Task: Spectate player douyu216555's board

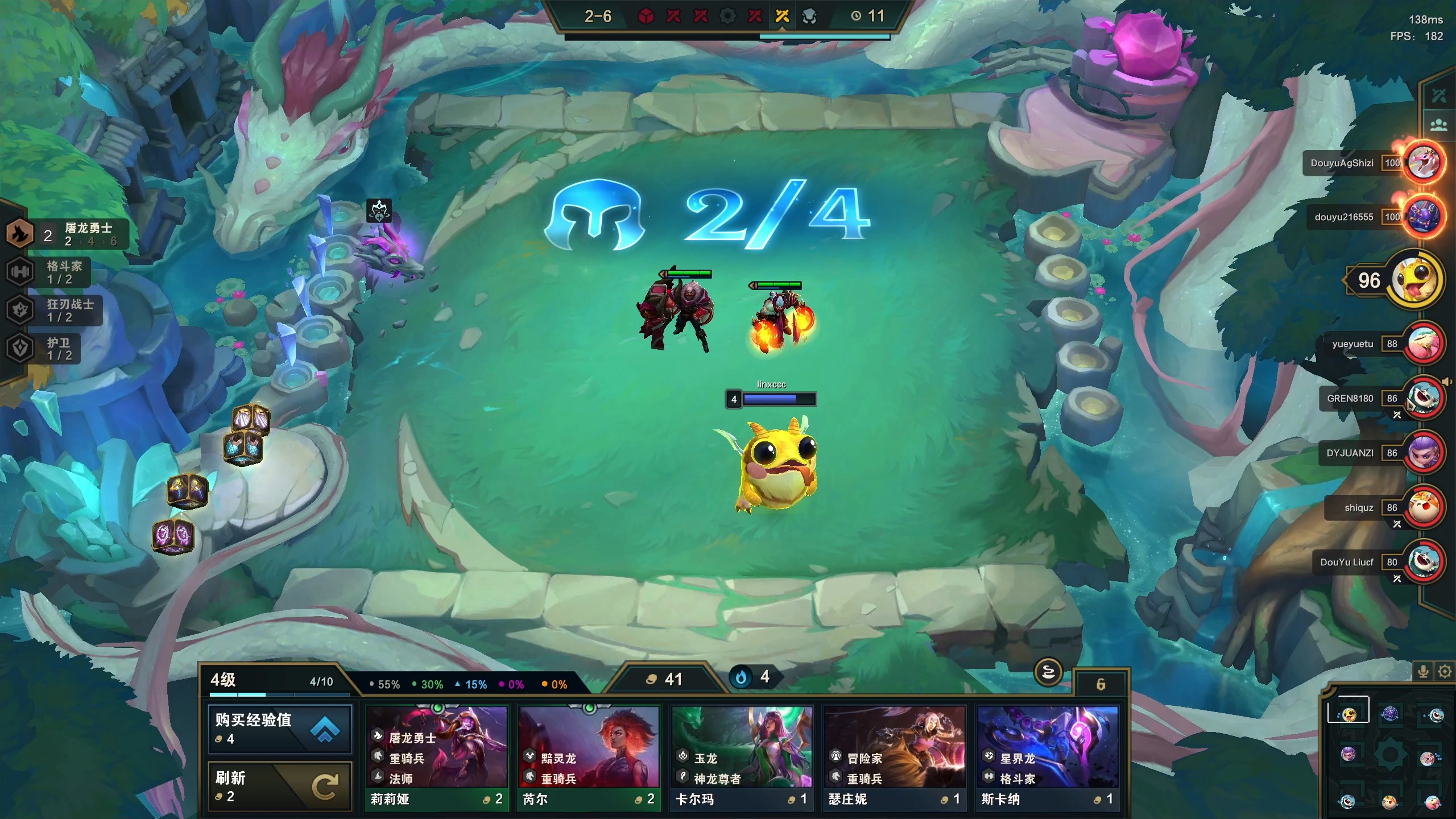Action: [1423, 217]
